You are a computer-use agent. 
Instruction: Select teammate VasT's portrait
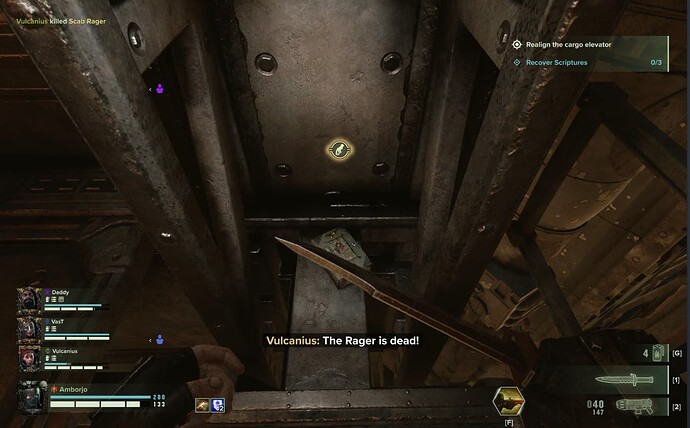coord(30,329)
